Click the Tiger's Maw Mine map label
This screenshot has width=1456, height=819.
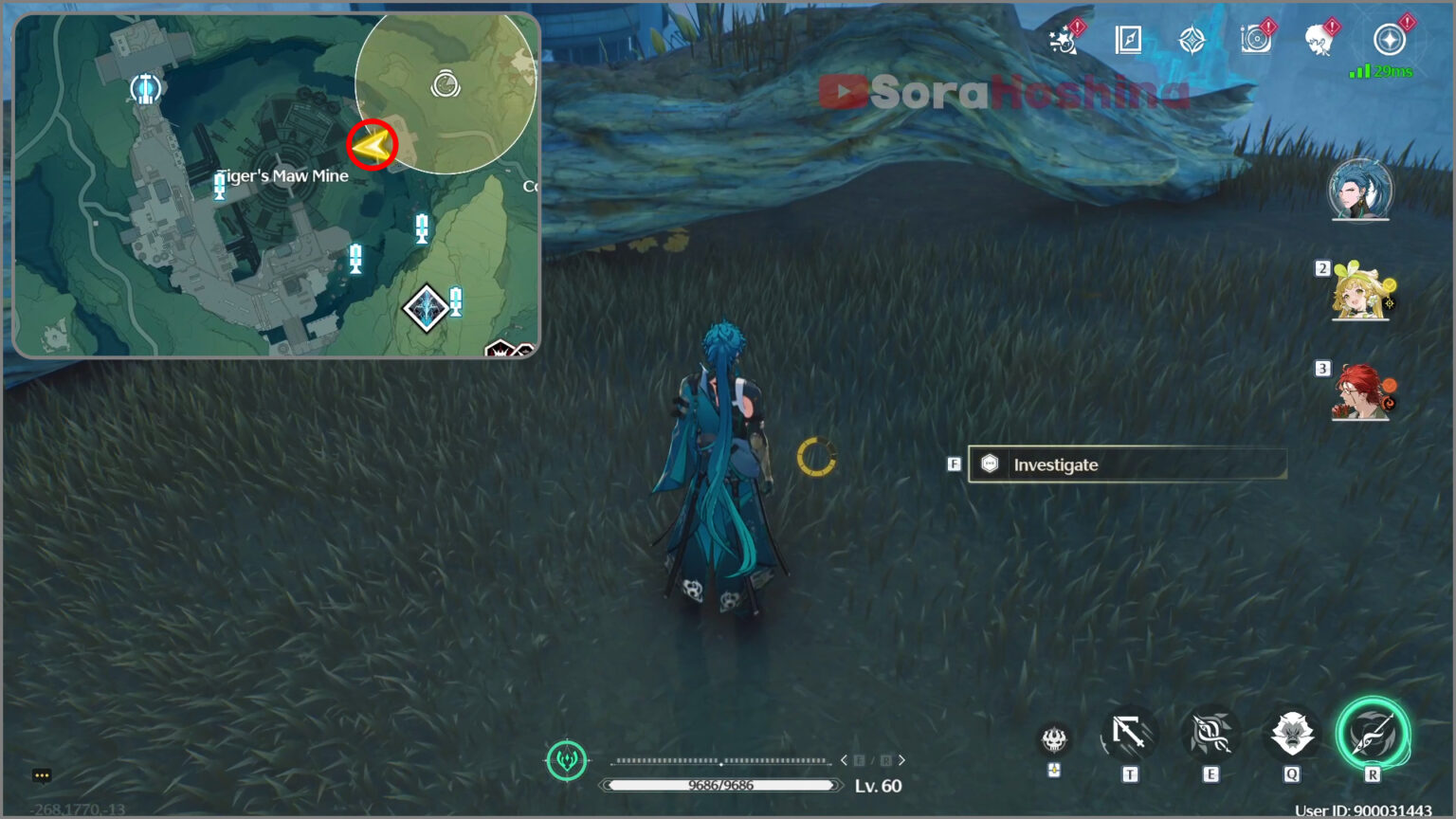283,175
